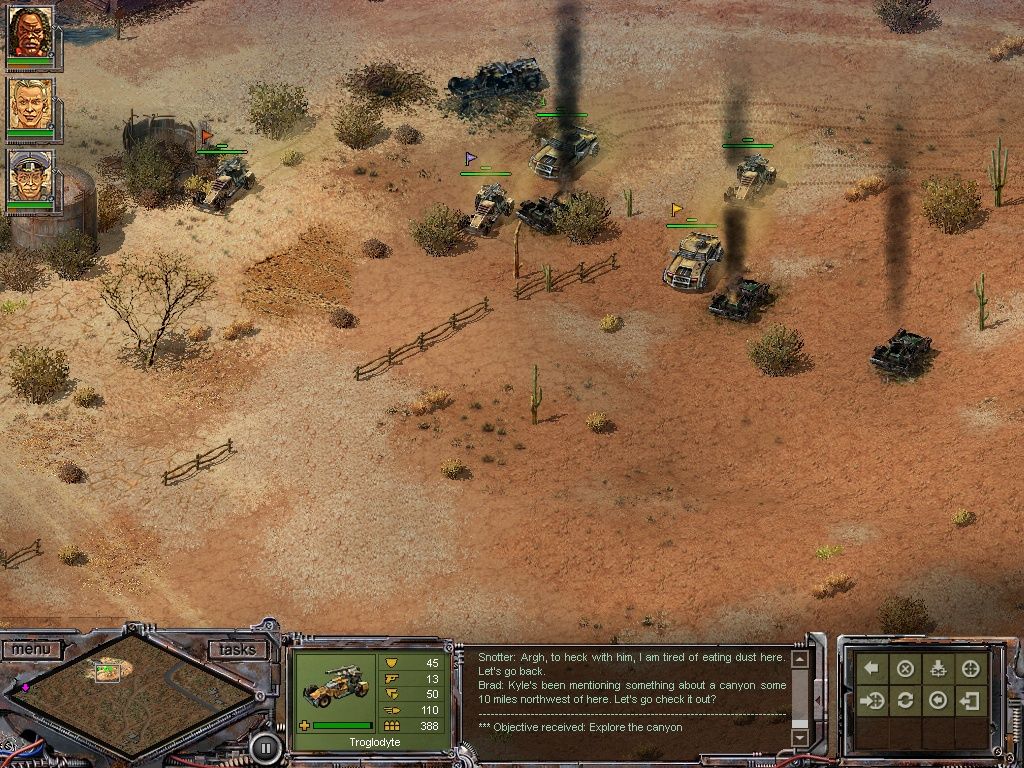The height and width of the screenshot is (768, 1024).
Task: Open the tasks list
Action: click(237, 650)
